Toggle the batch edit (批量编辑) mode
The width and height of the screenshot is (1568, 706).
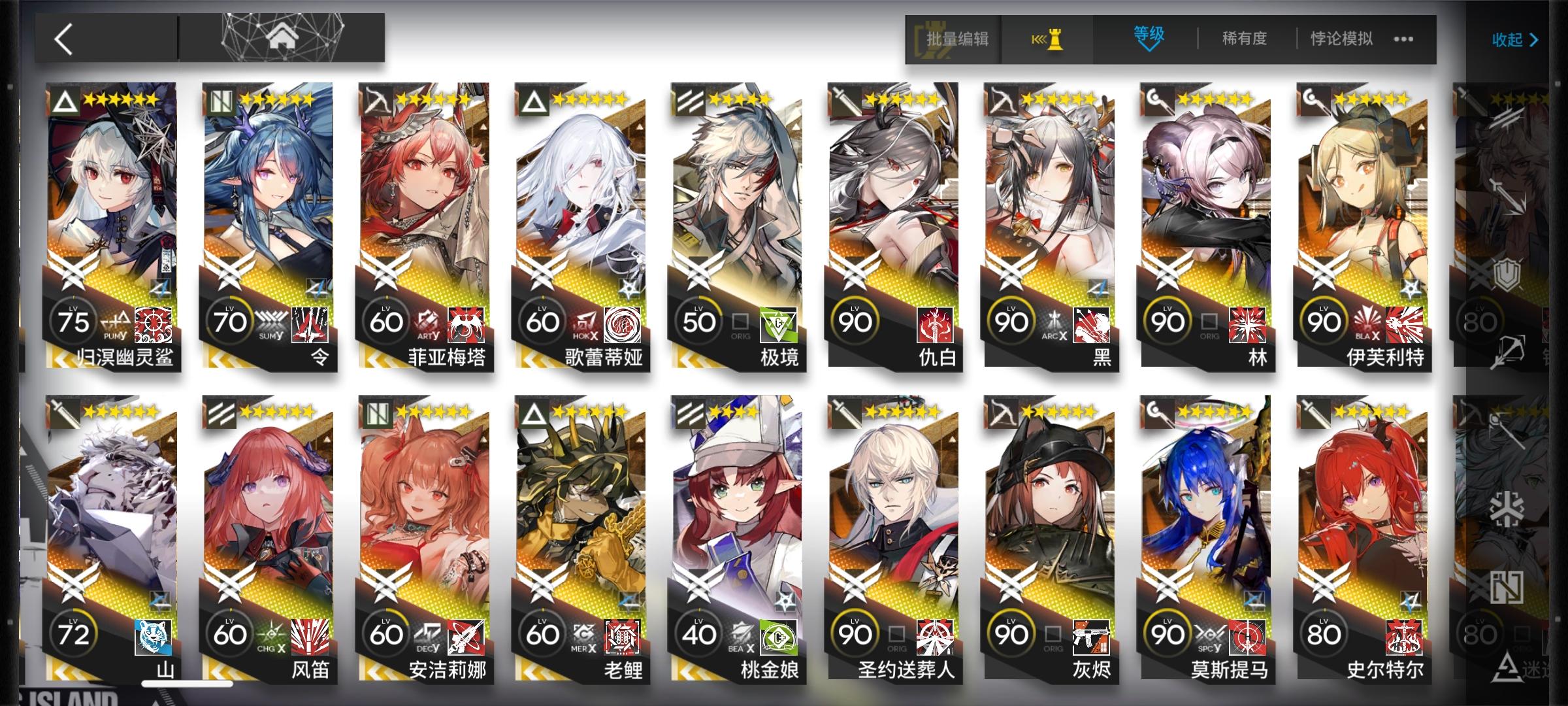click(x=954, y=39)
